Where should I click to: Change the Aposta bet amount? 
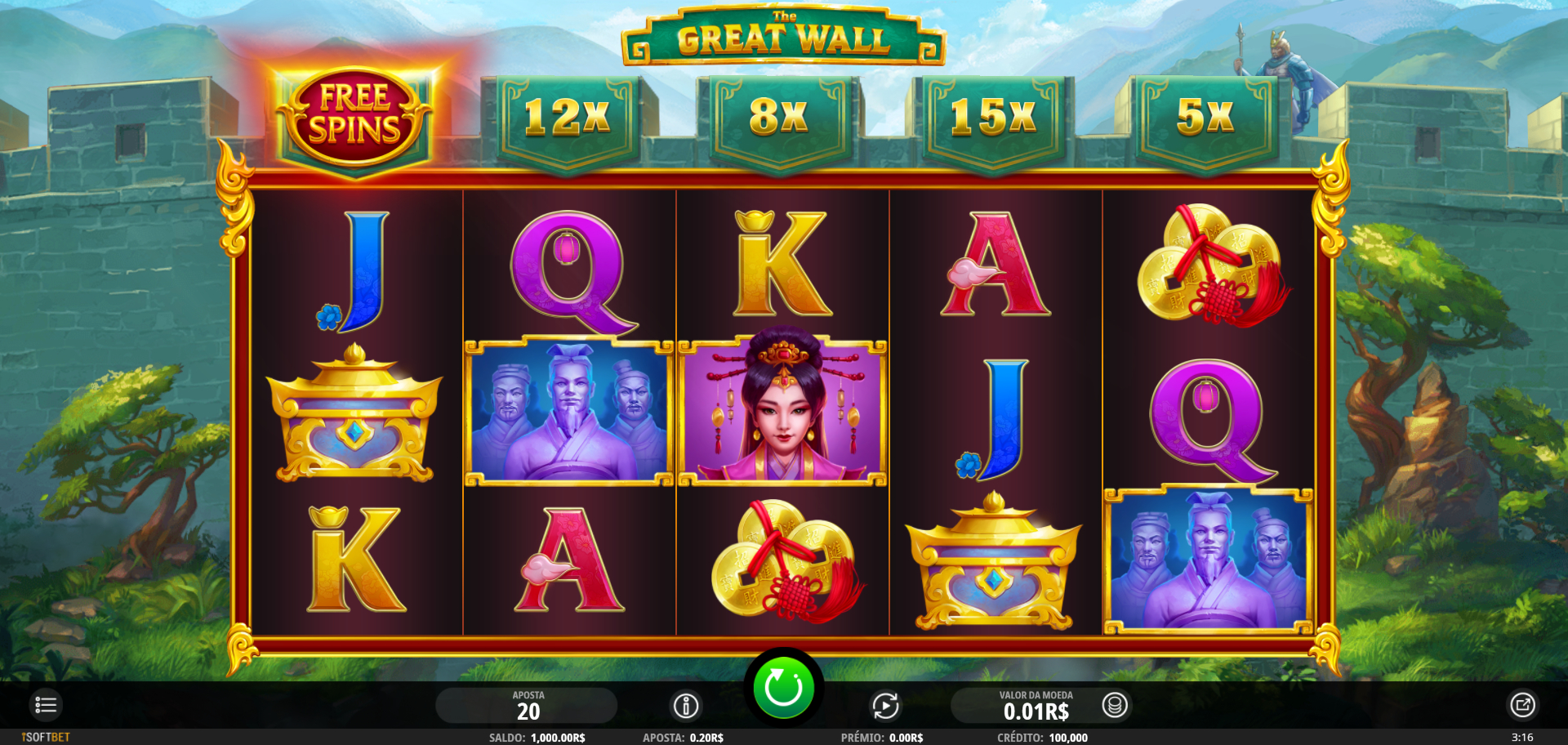[x=528, y=706]
